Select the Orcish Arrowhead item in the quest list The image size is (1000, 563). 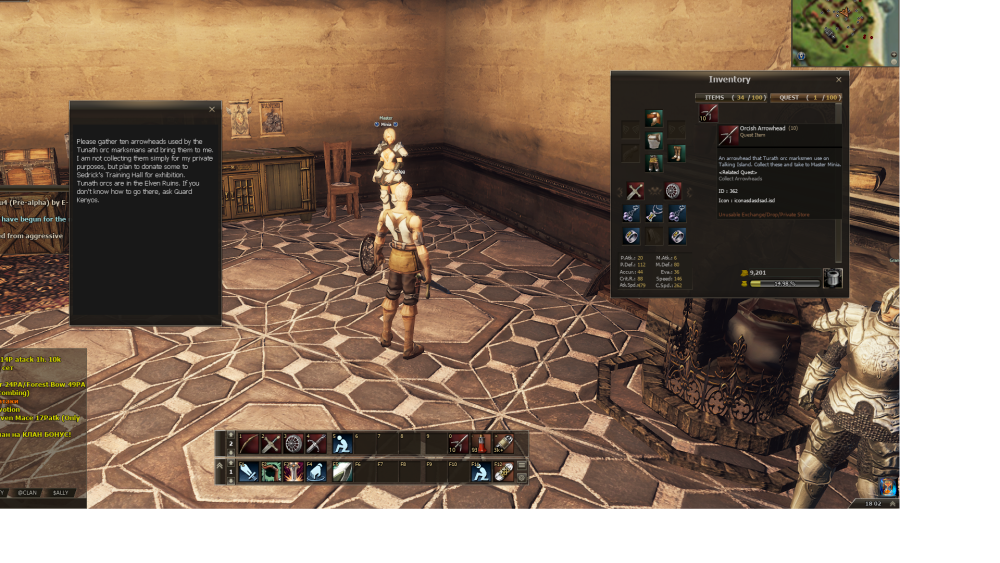707,112
